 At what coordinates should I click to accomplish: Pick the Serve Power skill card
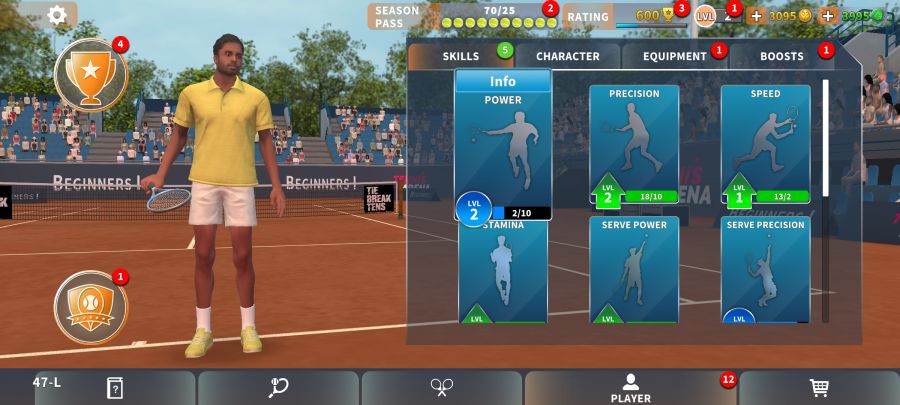tap(634, 270)
